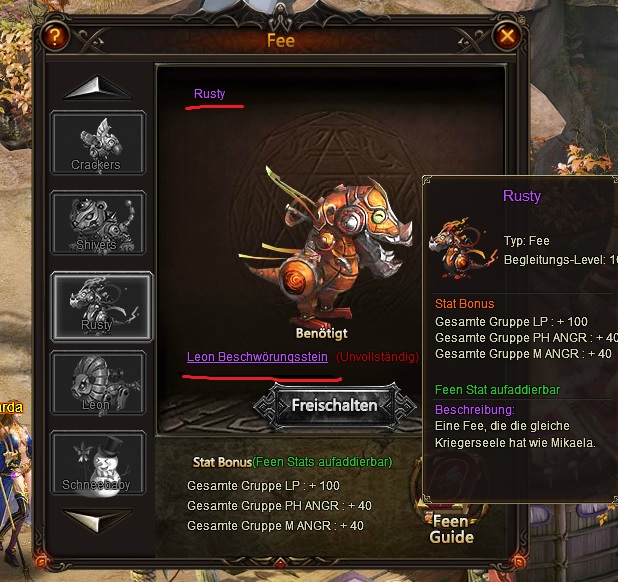Pick the Schneebaby fairy entry

(97, 462)
